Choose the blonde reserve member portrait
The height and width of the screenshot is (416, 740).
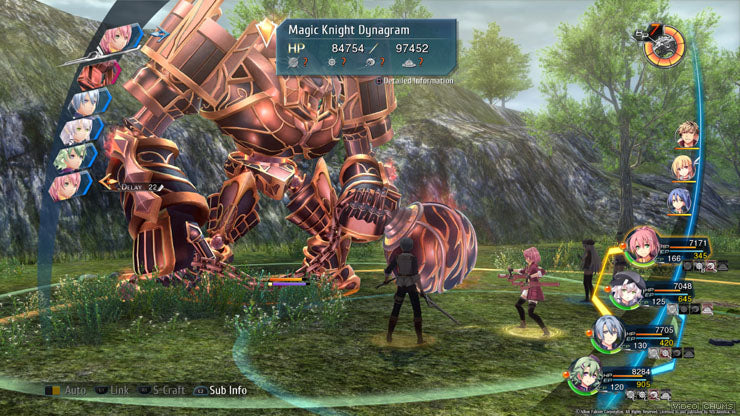(x=683, y=167)
